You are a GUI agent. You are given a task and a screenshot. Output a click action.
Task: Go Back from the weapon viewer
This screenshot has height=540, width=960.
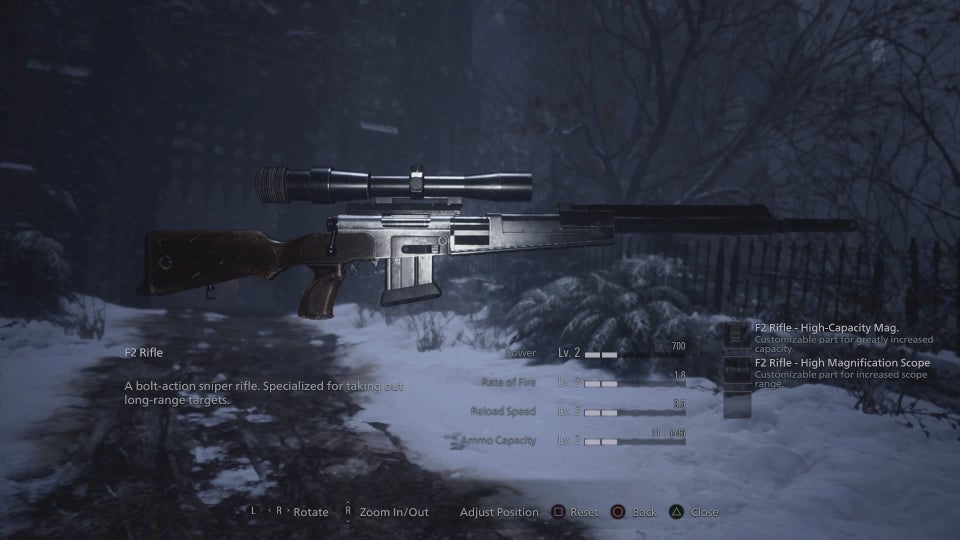click(634, 512)
